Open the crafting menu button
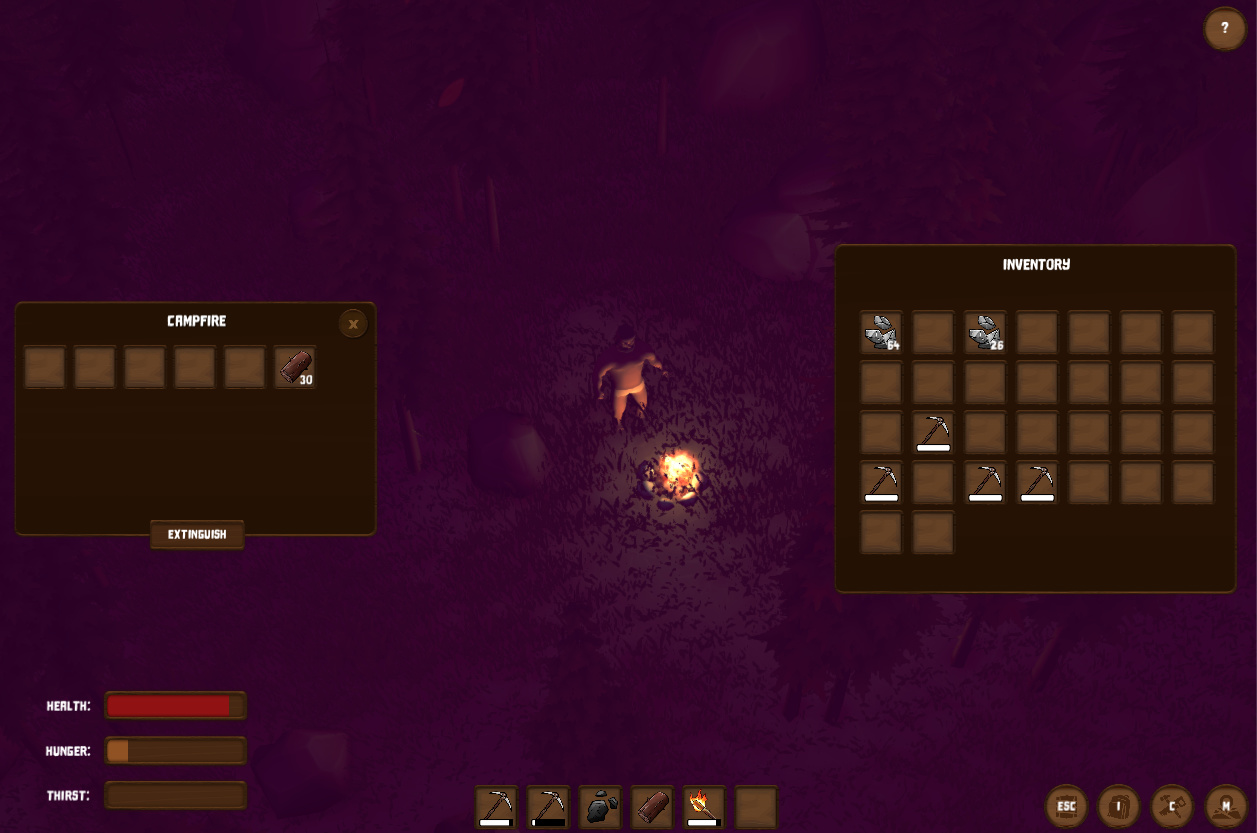This screenshot has width=1257, height=833. pos(1172,806)
